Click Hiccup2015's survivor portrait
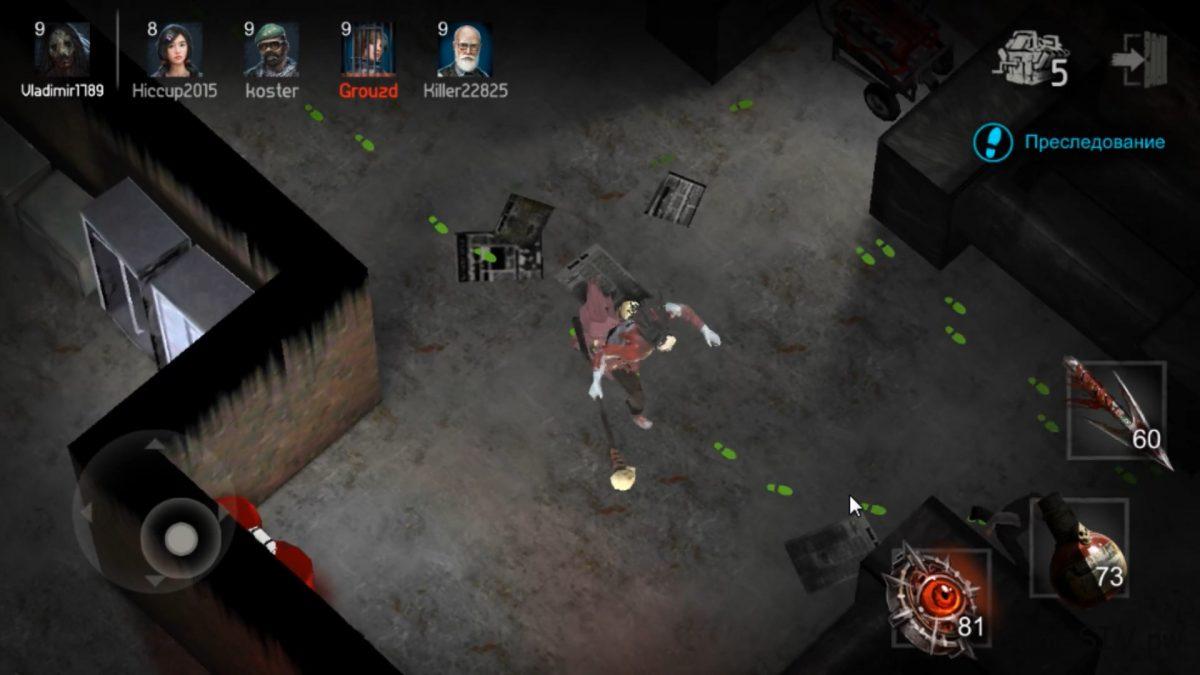The width and height of the screenshot is (1200, 675). click(175, 51)
